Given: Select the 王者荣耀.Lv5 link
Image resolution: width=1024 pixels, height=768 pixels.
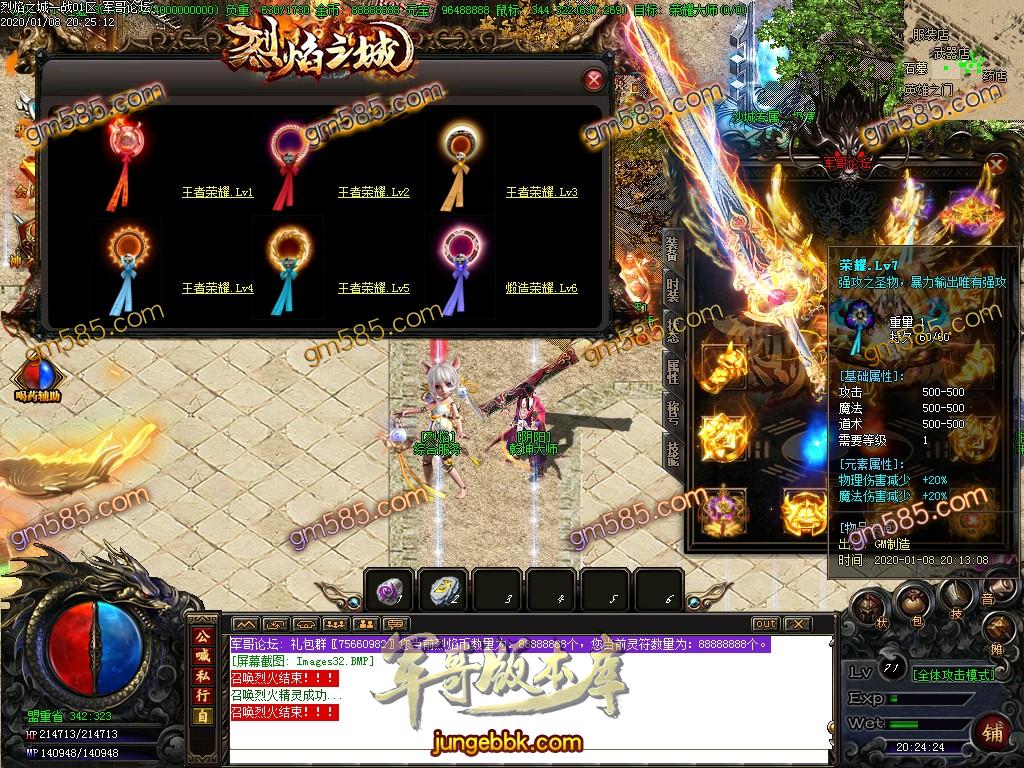Looking at the screenshot, I should (x=373, y=289).
